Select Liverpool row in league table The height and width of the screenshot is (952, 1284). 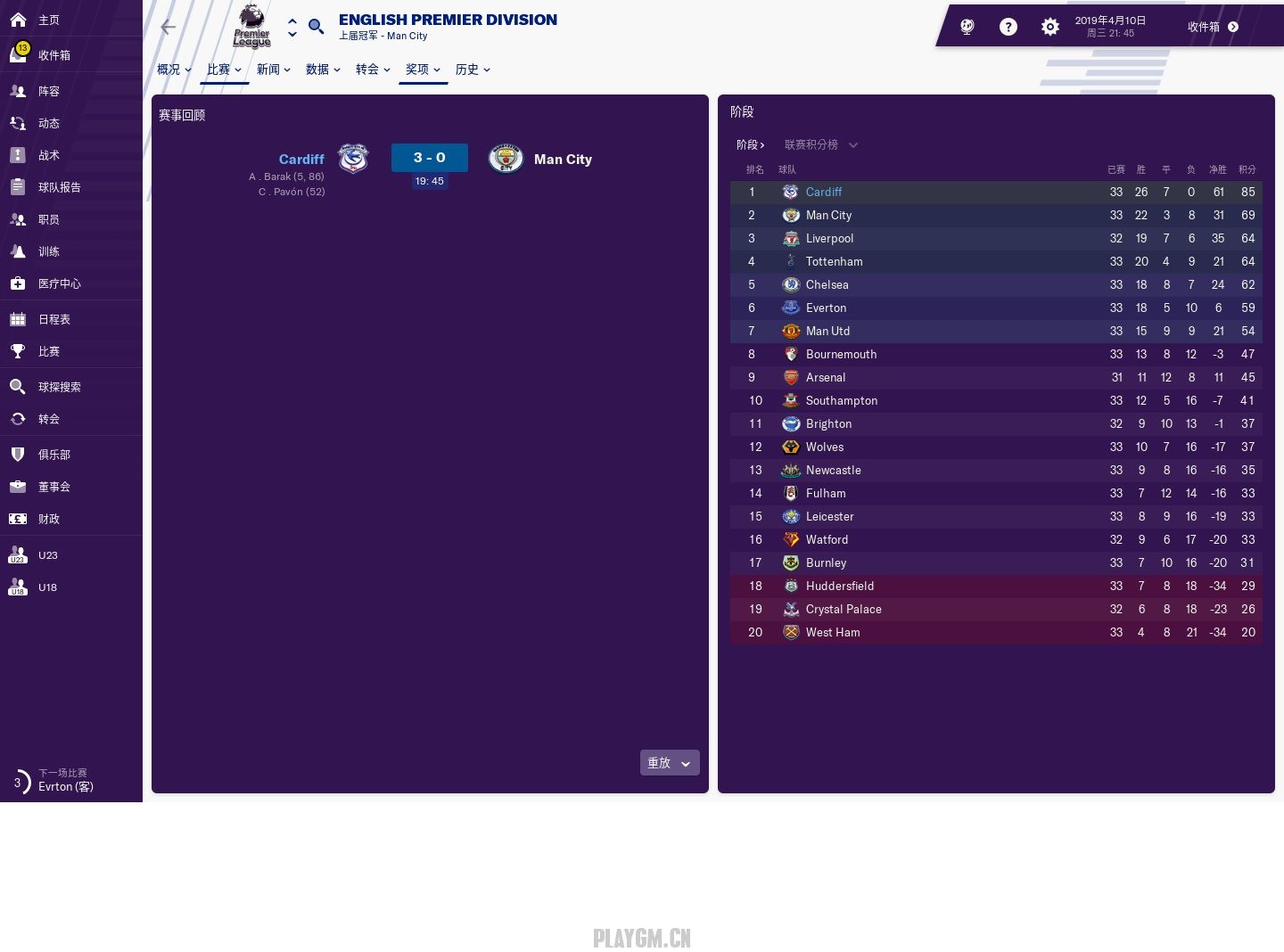click(829, 238)
